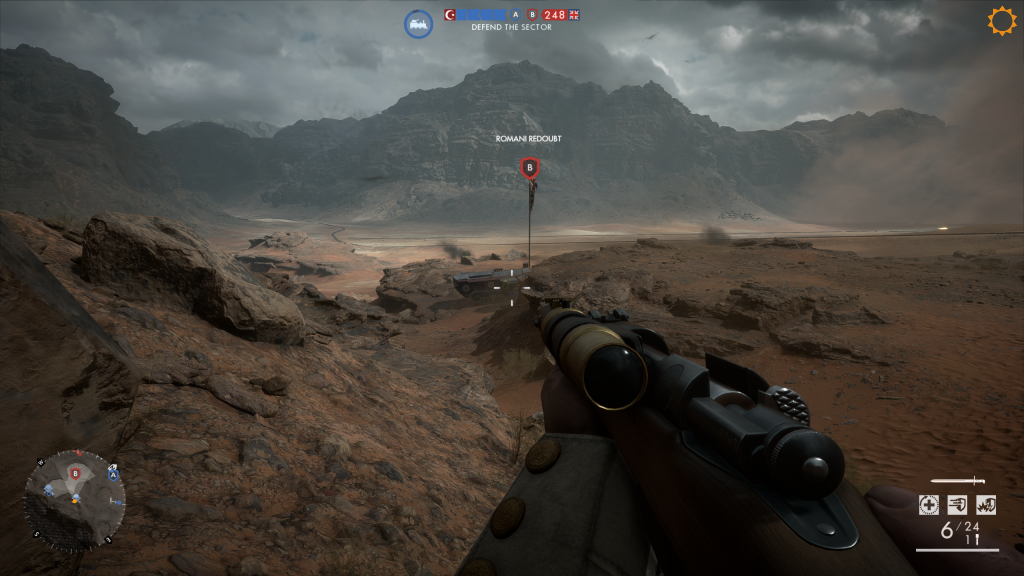Click the British Union Jack flag icon
Image resolution: width=1024 pixels, height=576 pixels.
coord(575,15)
